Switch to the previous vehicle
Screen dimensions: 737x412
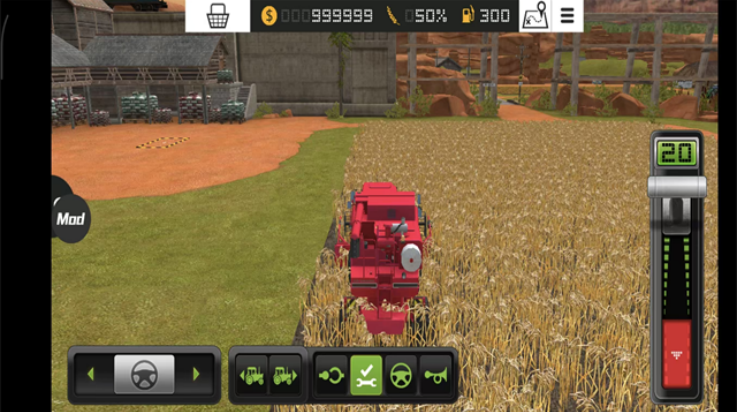click(251, 375)
